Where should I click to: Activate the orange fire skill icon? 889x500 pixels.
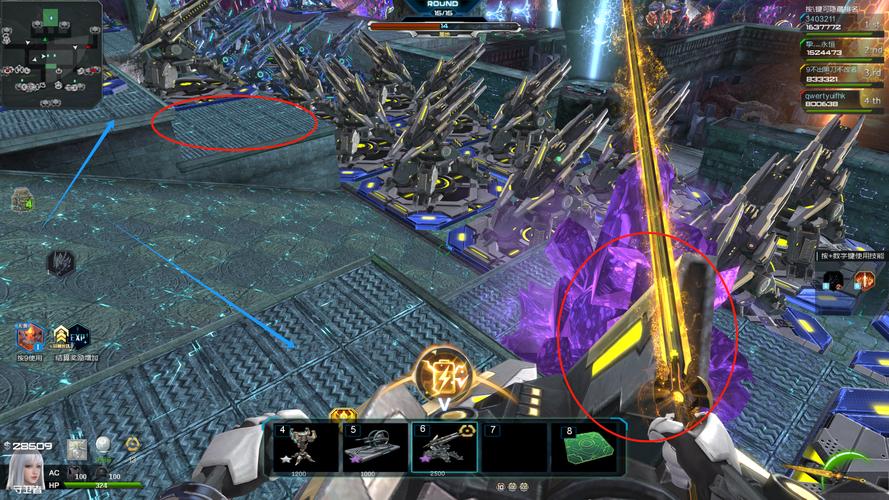864,281
